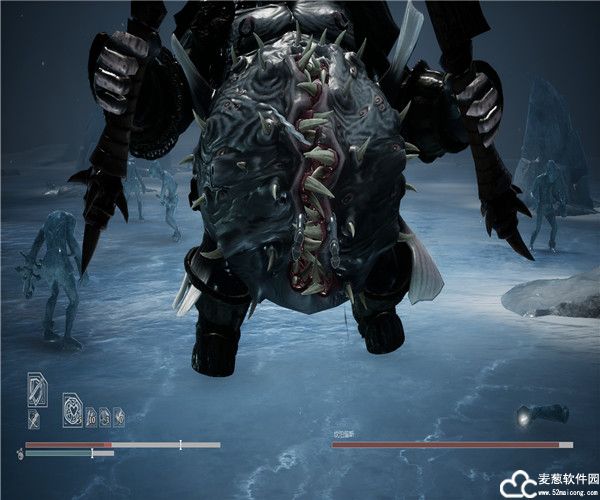Select the quick item slot showing 3

point(105,418)
